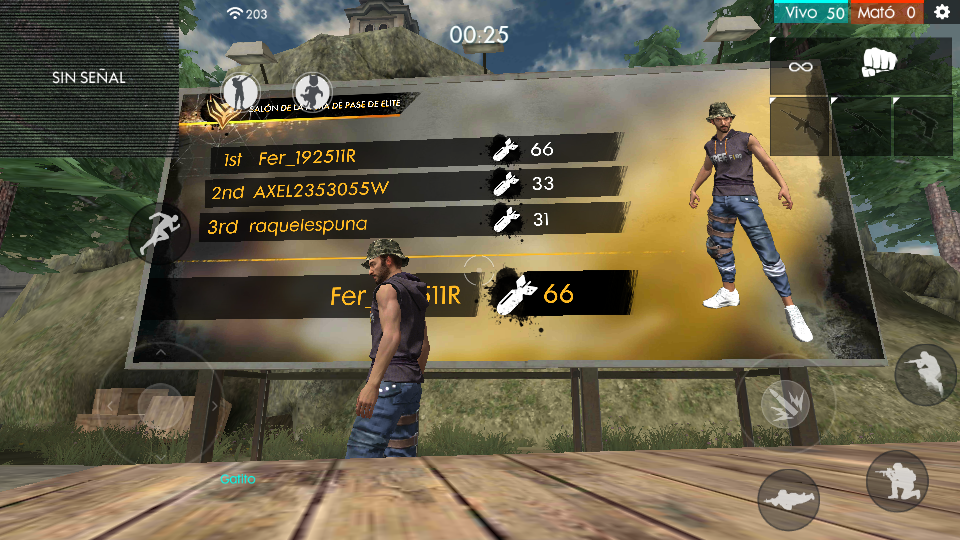Trigger the pointing-figure emote icon
This screenshot has width=960, height=540.
coord(240,92)
